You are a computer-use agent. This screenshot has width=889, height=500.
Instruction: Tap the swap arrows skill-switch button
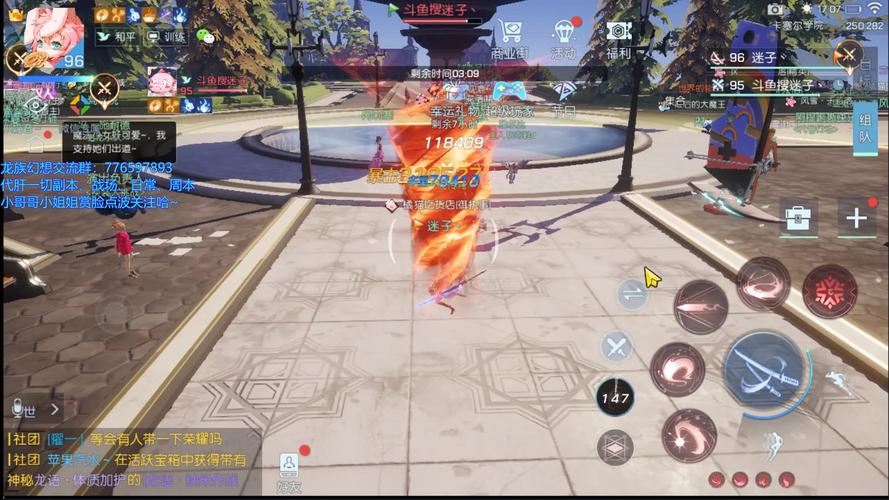(x=631, y=293)
